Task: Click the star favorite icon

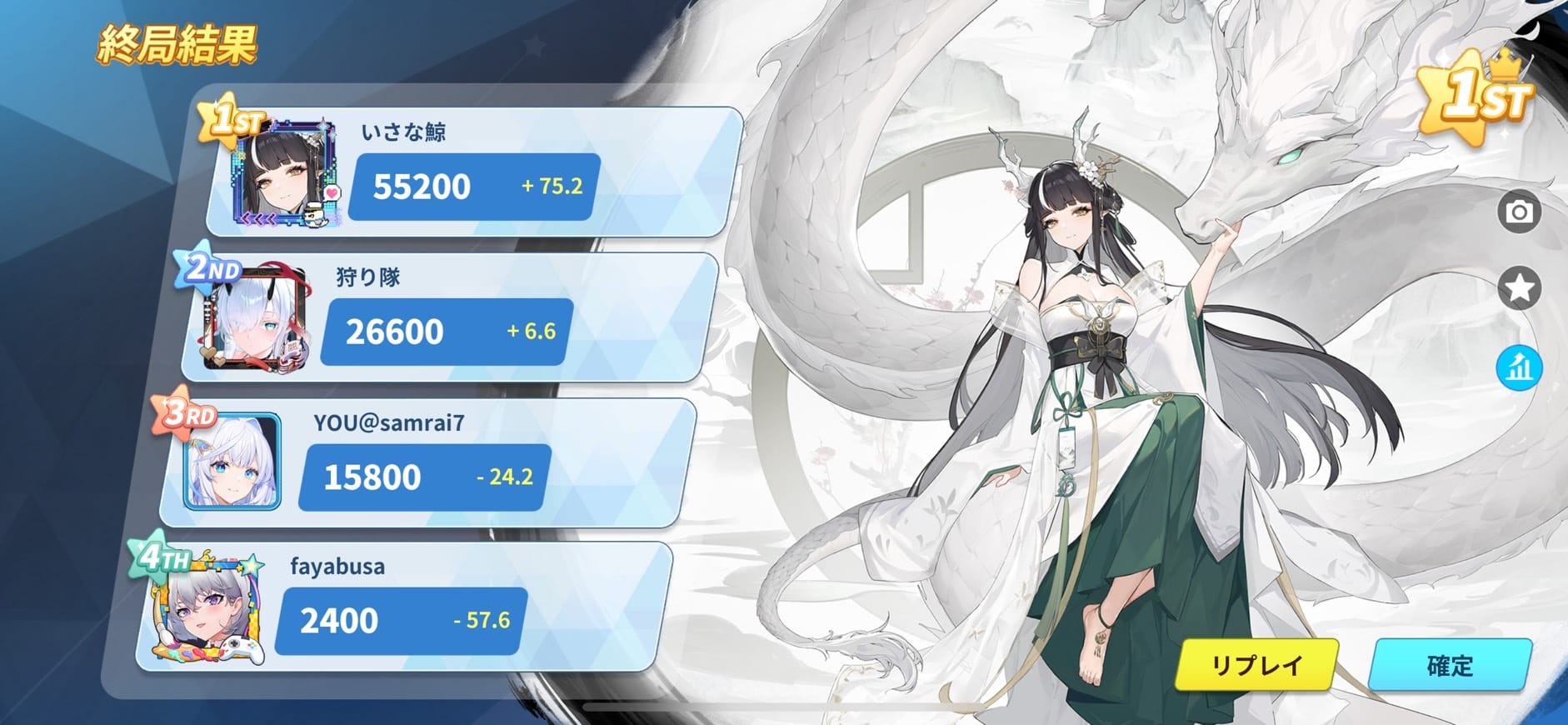Action: click(x=1519, y=288)
